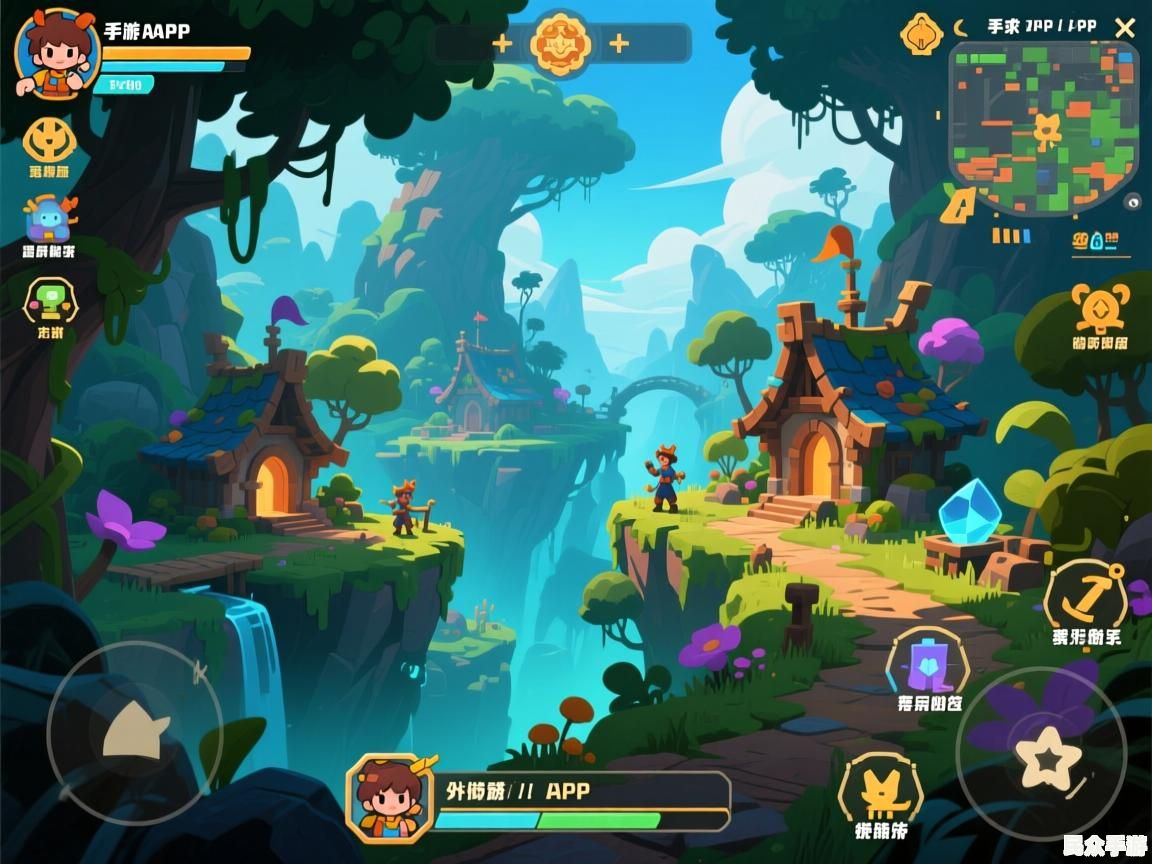Select the orange fox pet icon

879,790
